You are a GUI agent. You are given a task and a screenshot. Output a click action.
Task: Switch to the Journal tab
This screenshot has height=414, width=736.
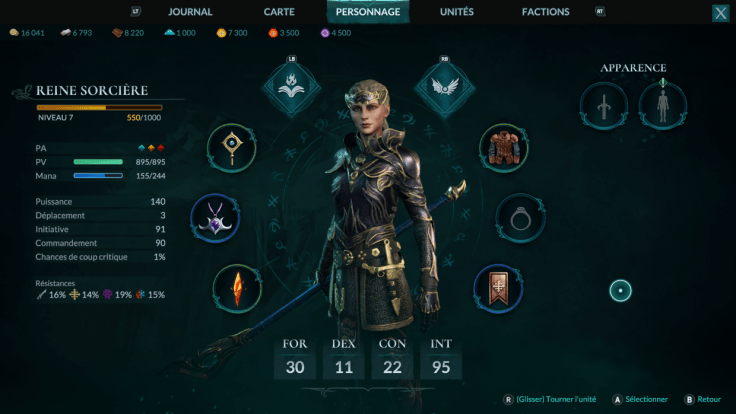[190, 12]
